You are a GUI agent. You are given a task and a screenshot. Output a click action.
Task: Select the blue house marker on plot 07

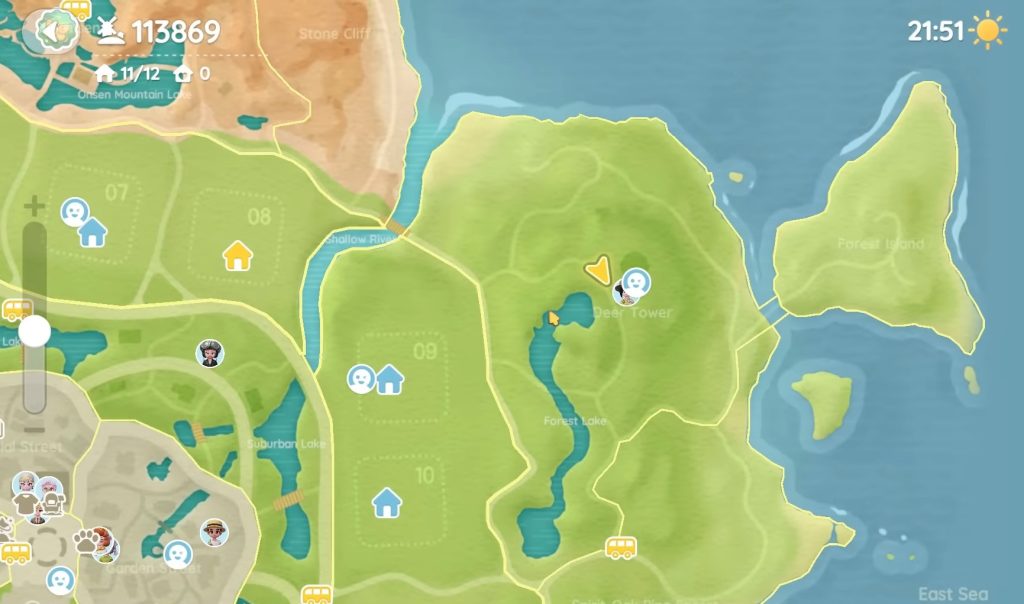coord(92,233)
